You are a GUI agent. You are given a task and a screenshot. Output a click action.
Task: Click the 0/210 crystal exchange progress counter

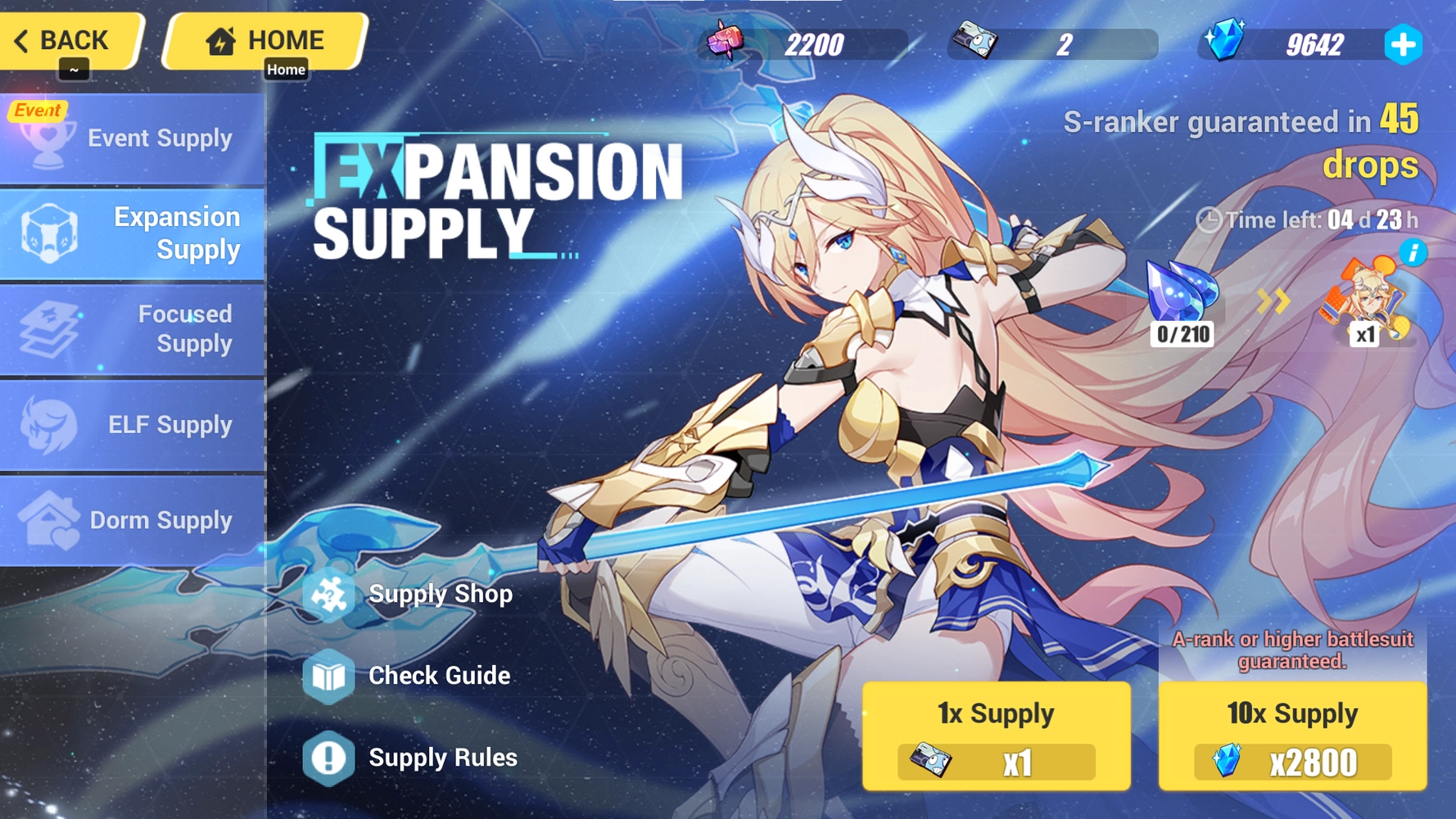[x=1182, y=333]
